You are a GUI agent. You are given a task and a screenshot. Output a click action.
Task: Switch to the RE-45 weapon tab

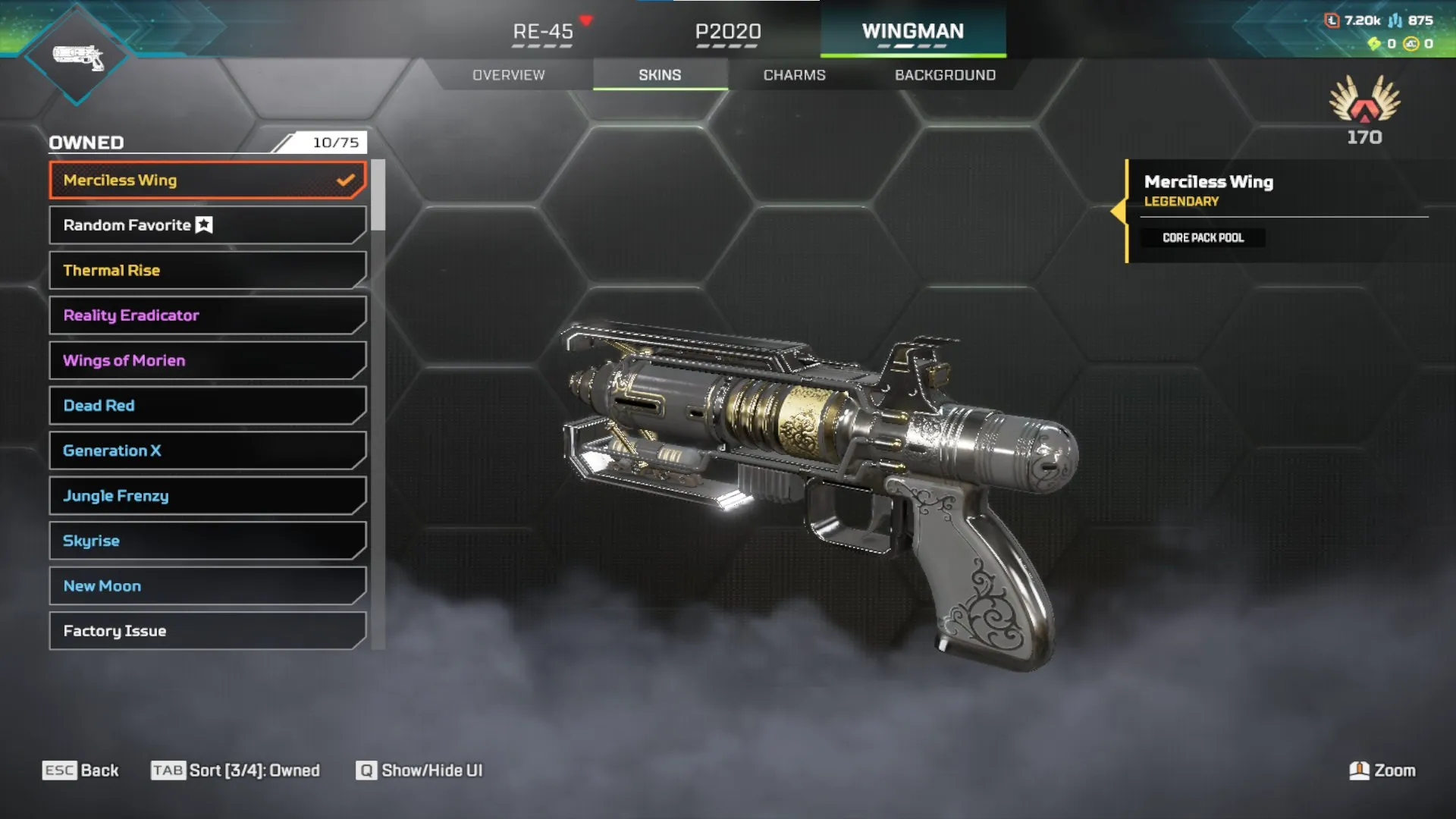pyautogui.click(x=543, y=32)
